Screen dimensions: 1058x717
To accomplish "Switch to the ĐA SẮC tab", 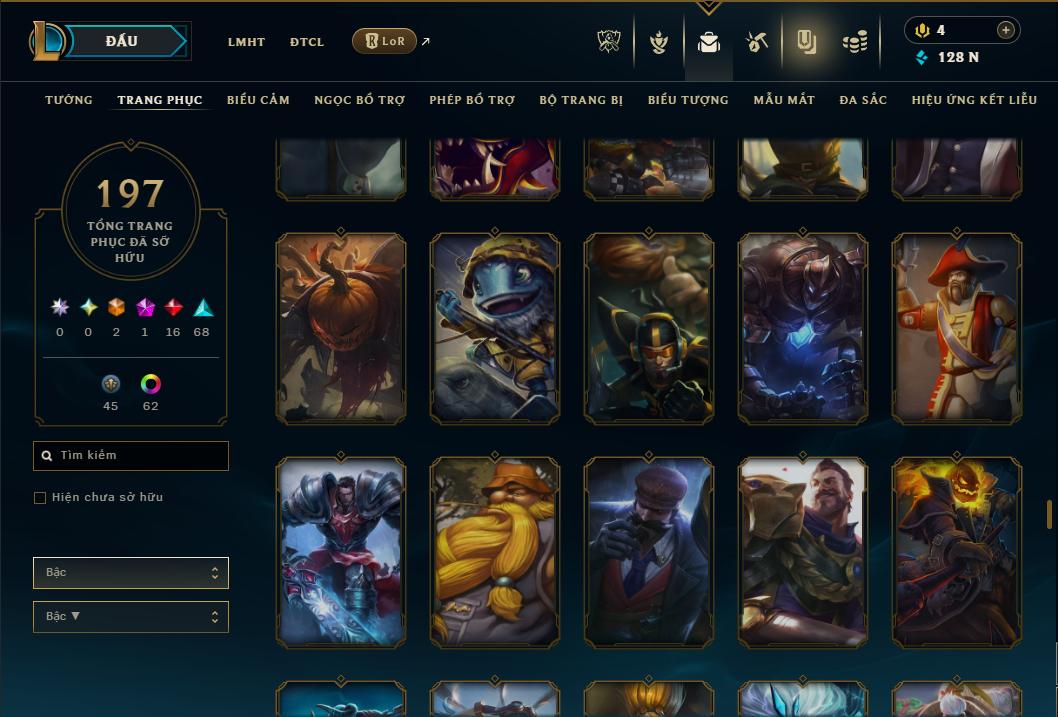I will point(863,100).
